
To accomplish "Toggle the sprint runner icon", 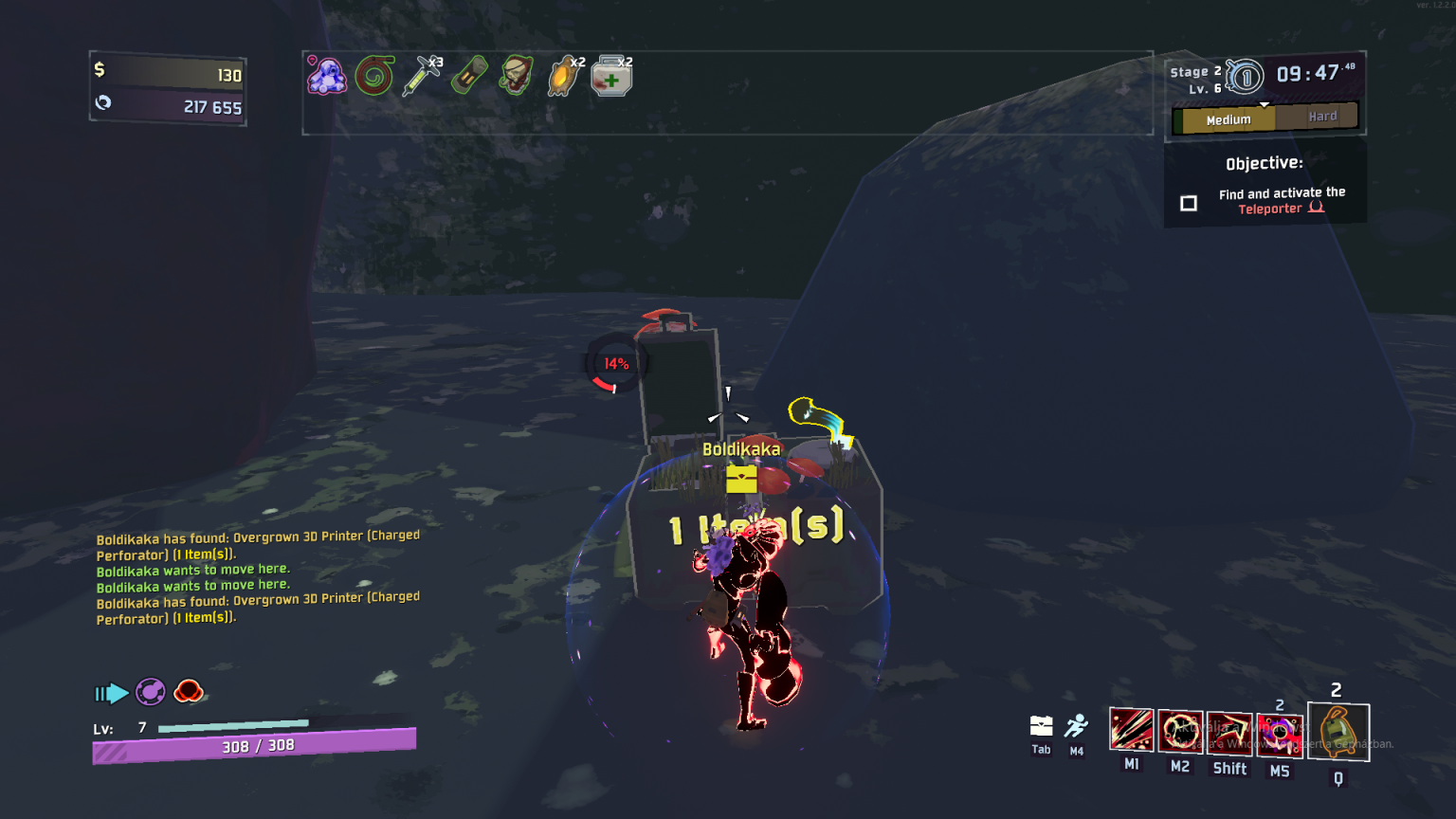I will [x=1076, y=726].
